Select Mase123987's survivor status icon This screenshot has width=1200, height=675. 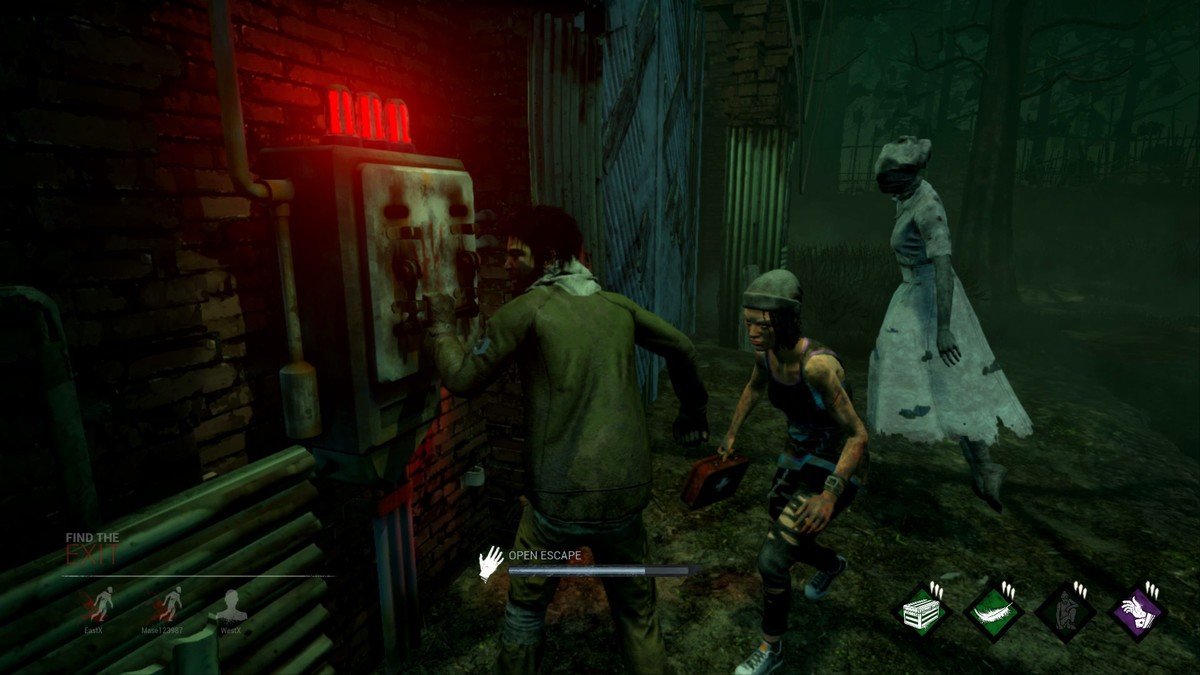[167, 604]
